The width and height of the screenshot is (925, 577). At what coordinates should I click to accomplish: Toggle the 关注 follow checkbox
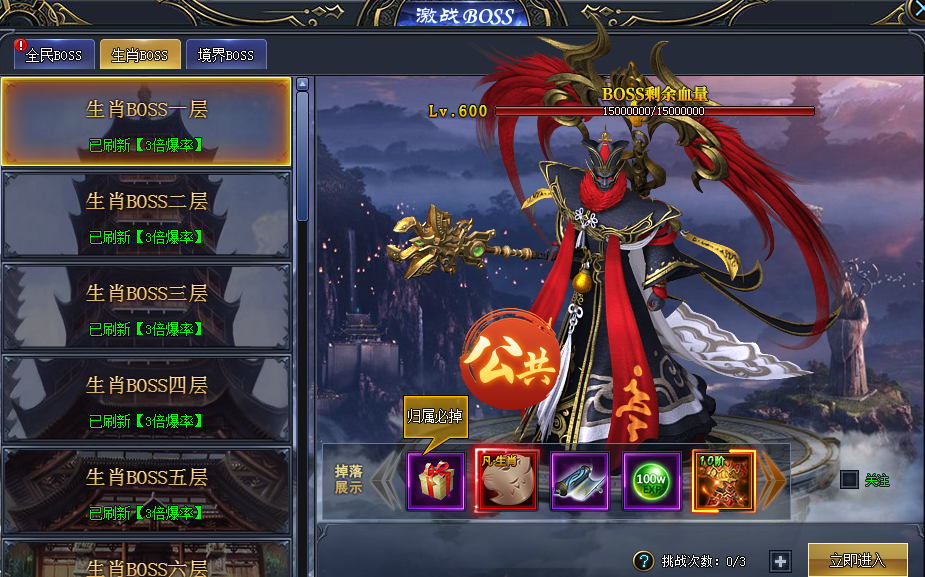click(849, 480)
